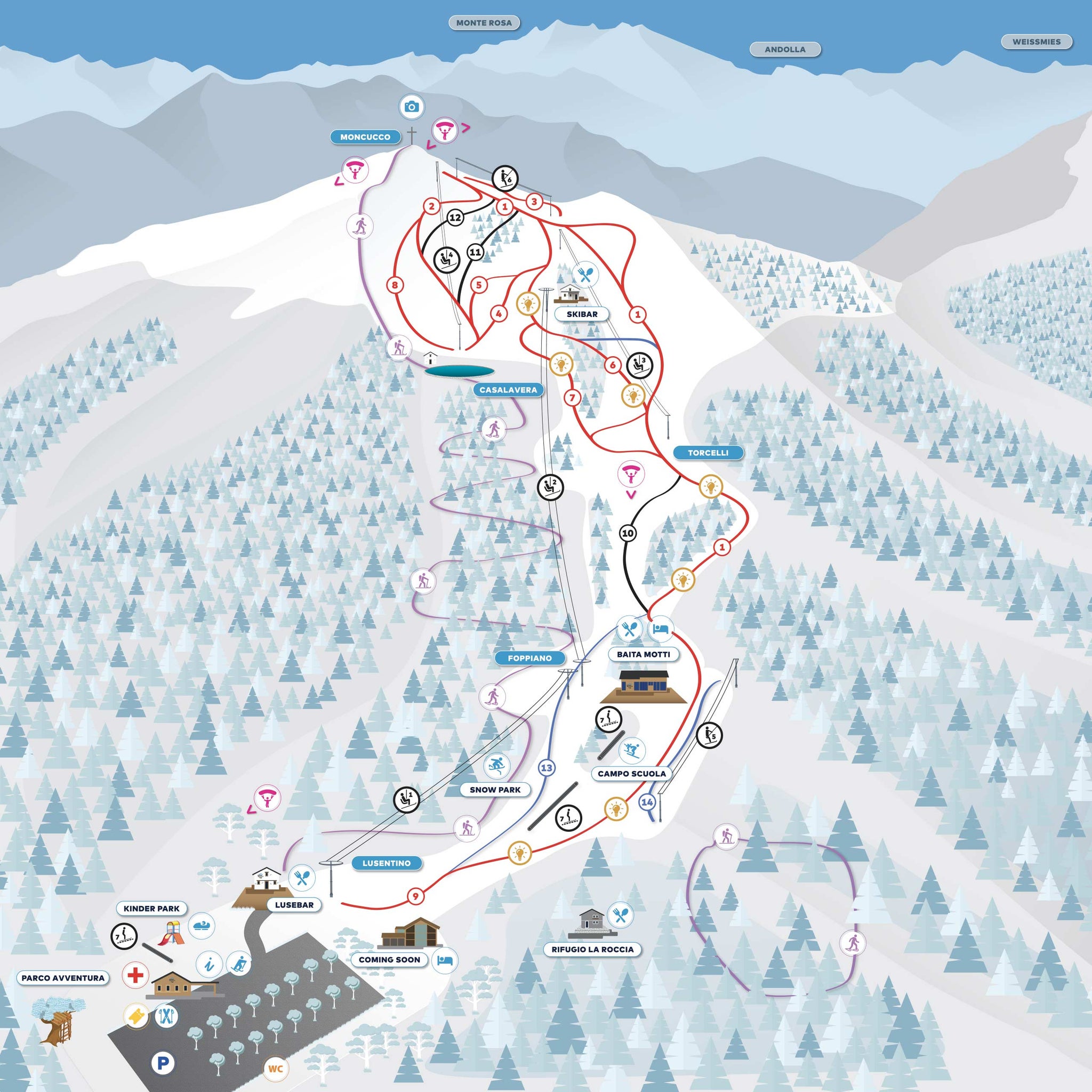Click the red cross first aid icon
The width and height of the screenshot is (1092, 1092).
[x=135, y=975]
